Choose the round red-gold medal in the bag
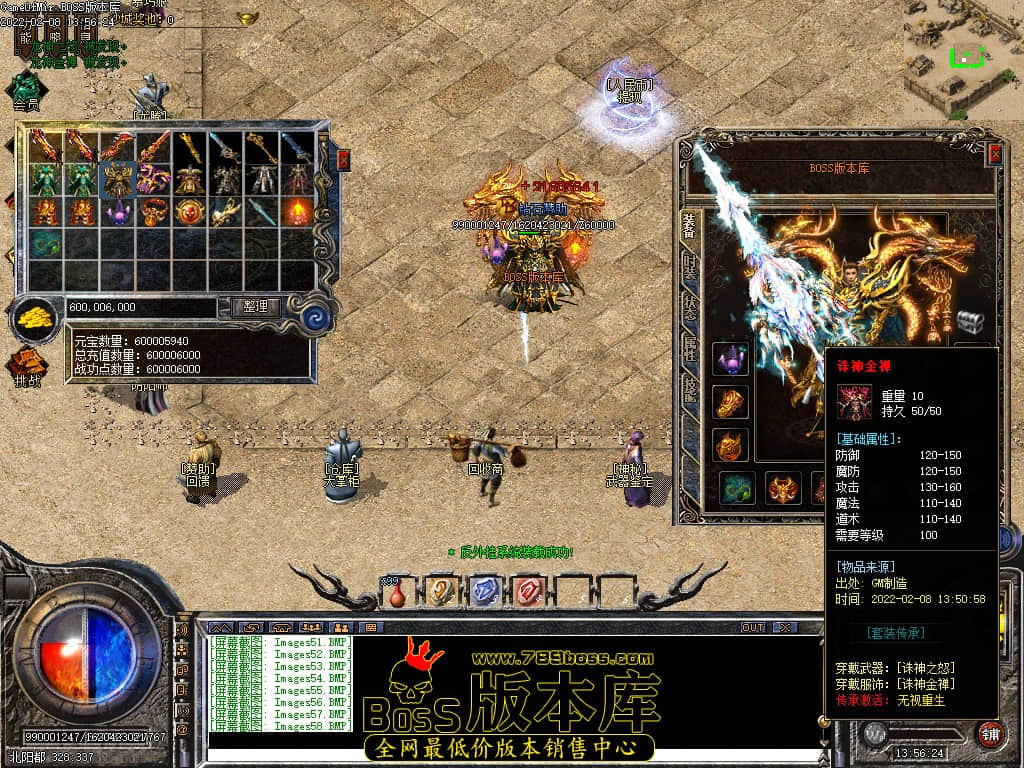The height and width of the screenshot is (768, 1024). [190, 212]
